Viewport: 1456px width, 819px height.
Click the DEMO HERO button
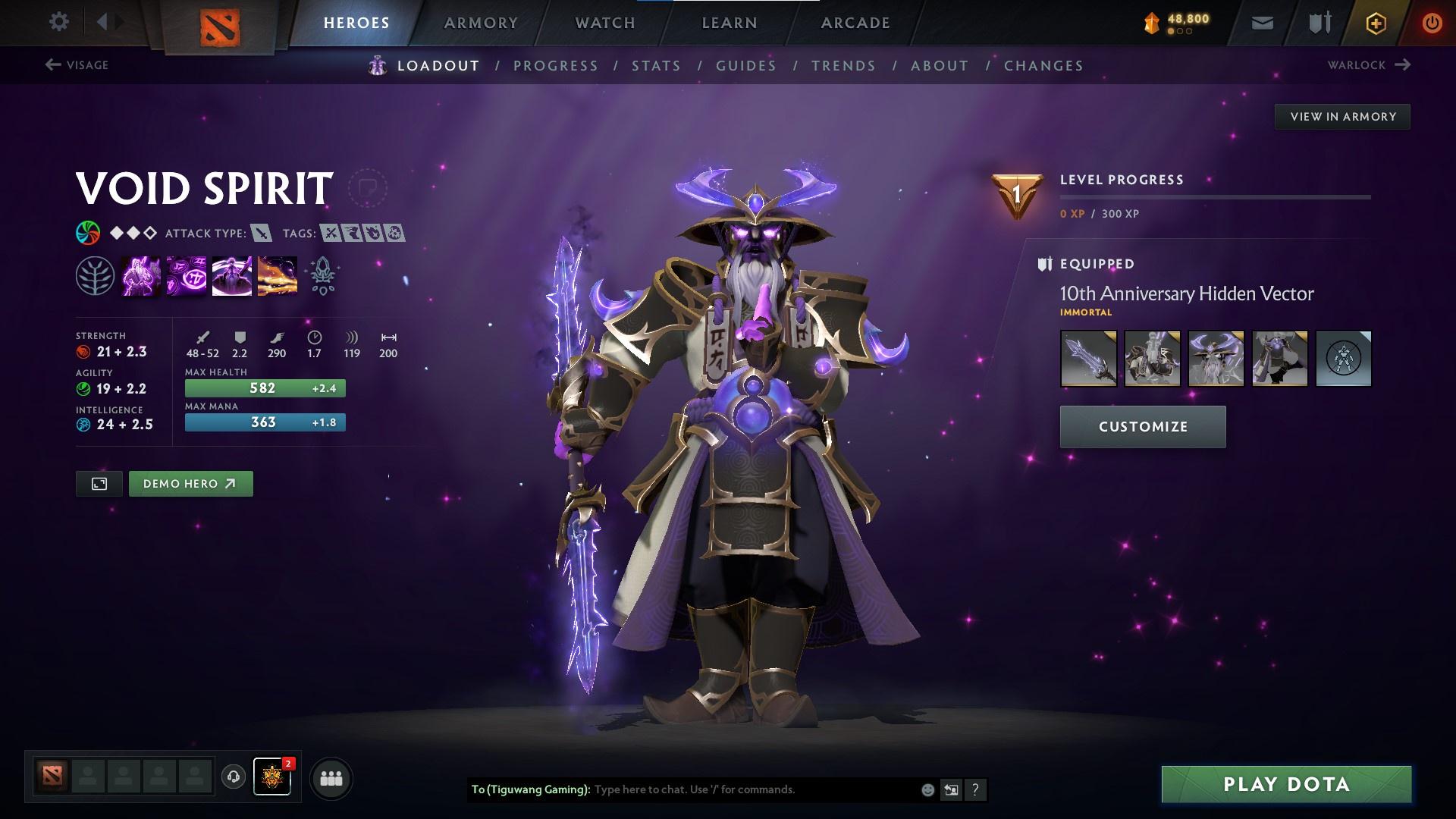tap(190, 483)
